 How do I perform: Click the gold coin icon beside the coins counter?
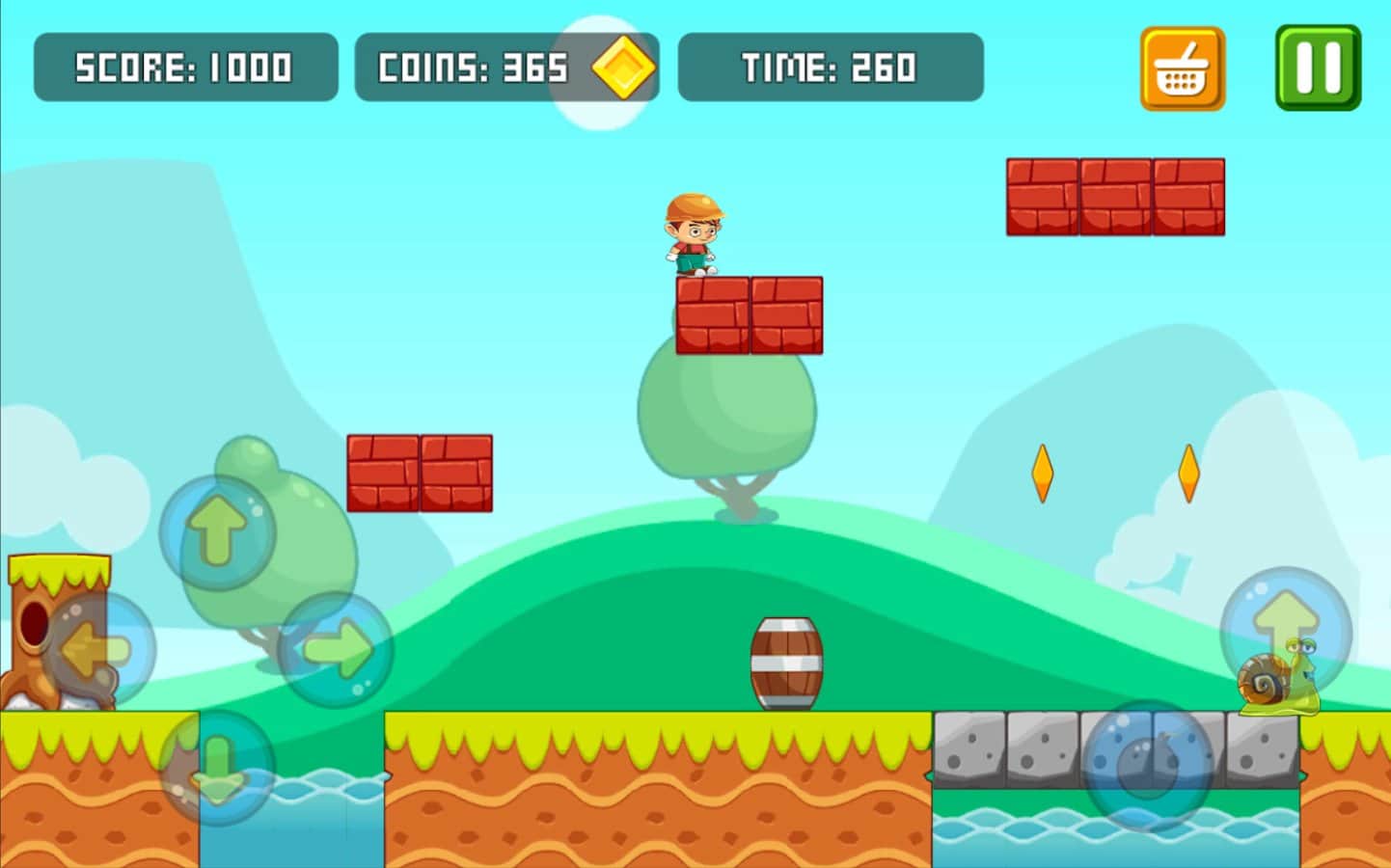click(622, 68)
